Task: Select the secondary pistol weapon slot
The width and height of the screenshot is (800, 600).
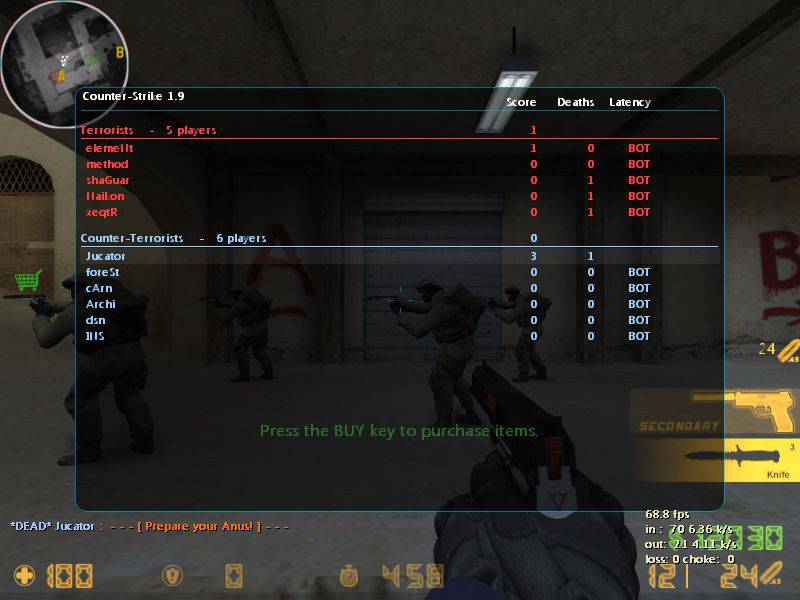Action: pyautogui.click(x=714, y=411)
